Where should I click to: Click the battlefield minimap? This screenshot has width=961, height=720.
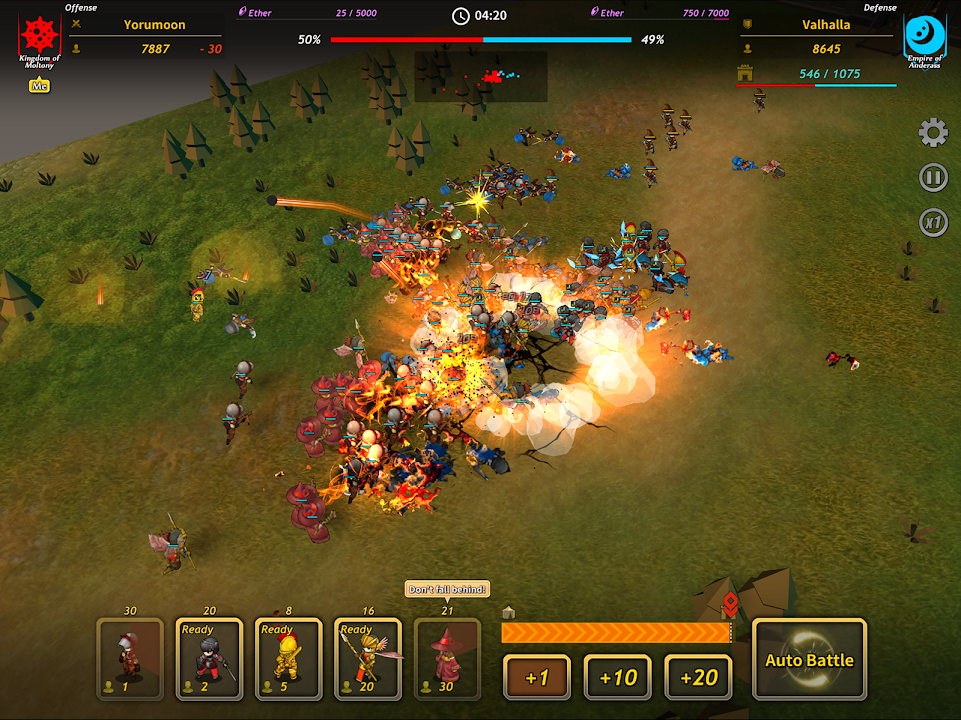pyautogui.click(x=481, y=77)
